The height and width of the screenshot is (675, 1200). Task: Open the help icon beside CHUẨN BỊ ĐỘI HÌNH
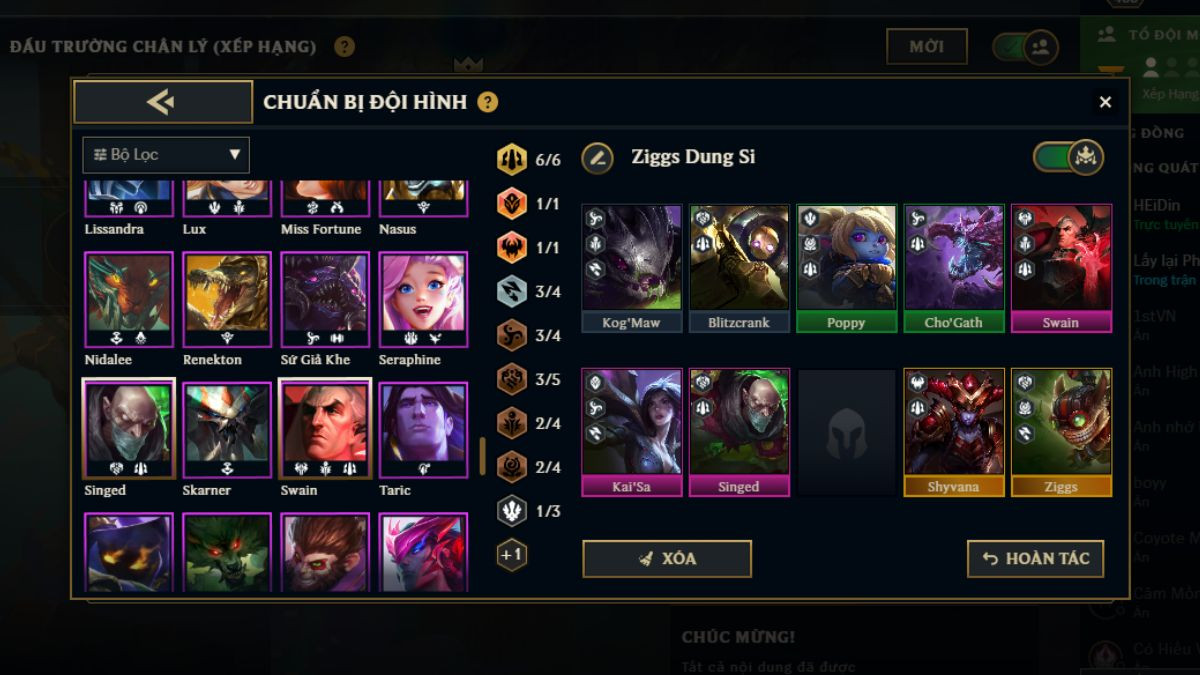click(x=488, y=102)
